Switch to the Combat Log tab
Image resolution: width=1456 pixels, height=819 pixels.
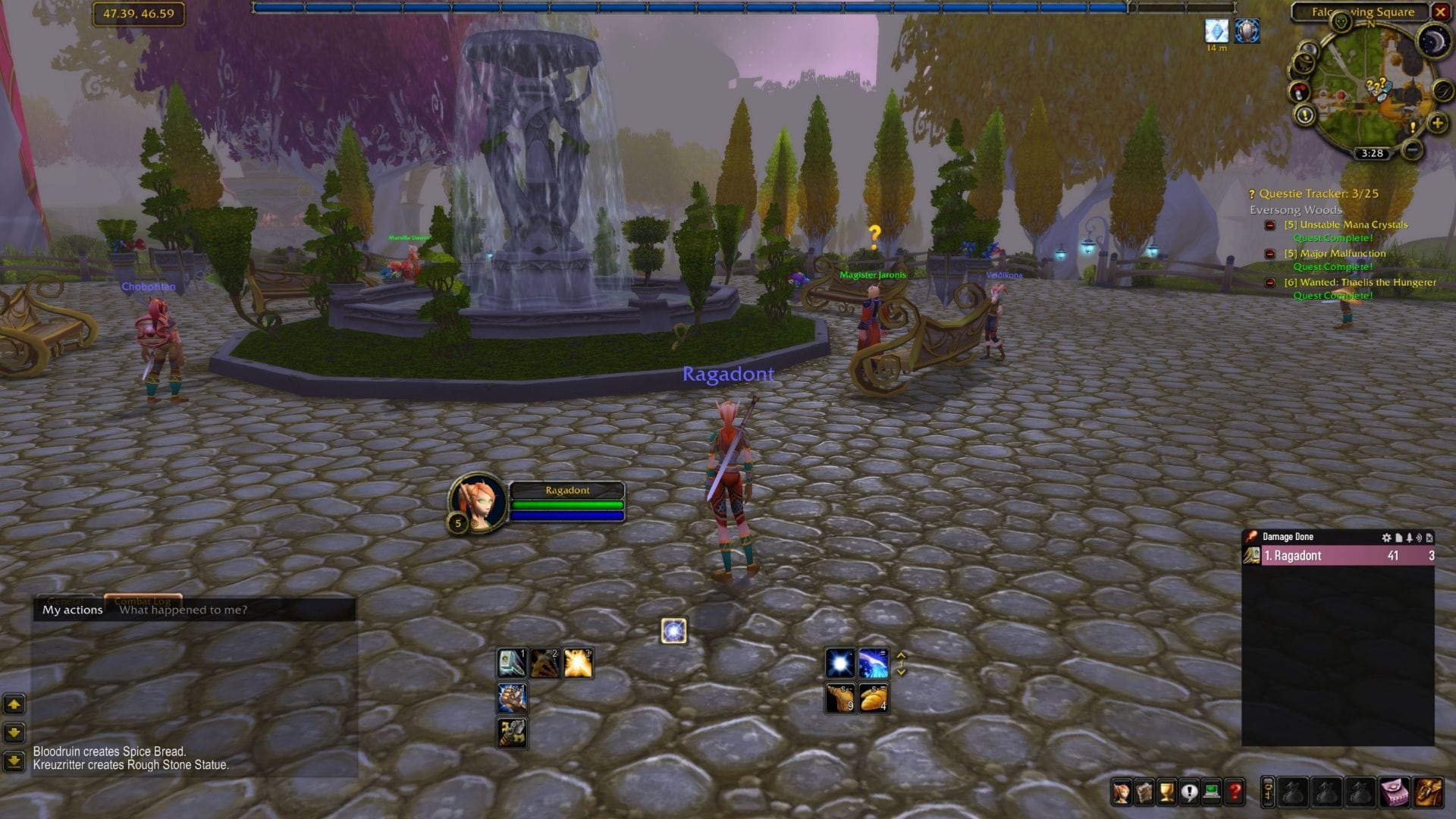pos(143,601)
